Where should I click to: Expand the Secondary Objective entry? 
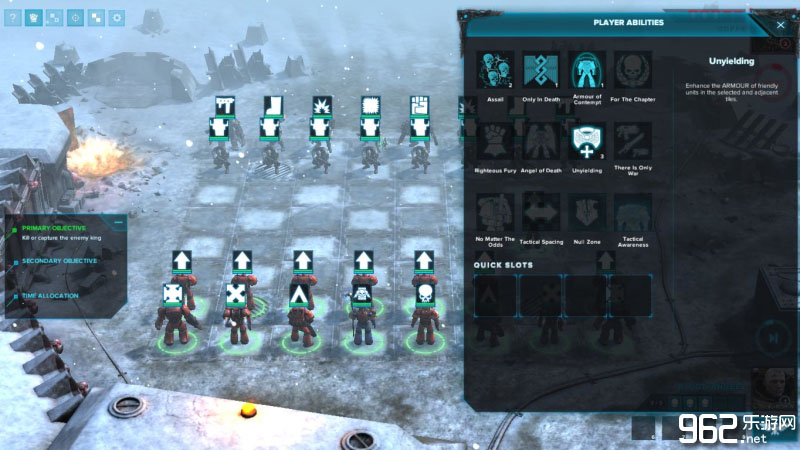click(x=60, y=261)
